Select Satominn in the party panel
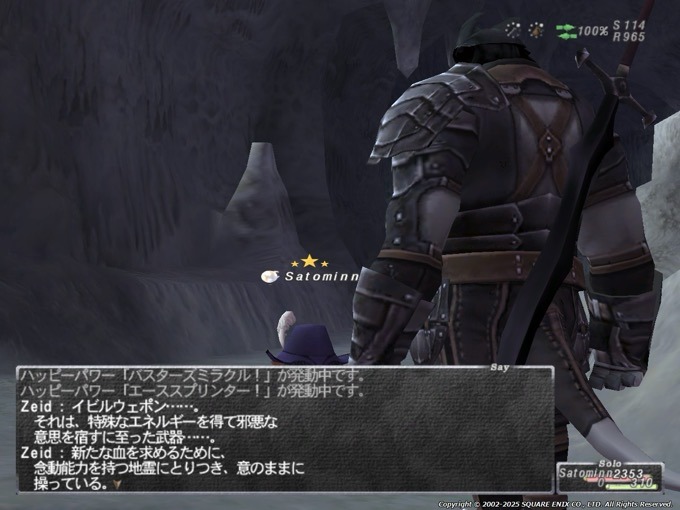The width and height of the screenshot is (680, 510). coord(588,471)
